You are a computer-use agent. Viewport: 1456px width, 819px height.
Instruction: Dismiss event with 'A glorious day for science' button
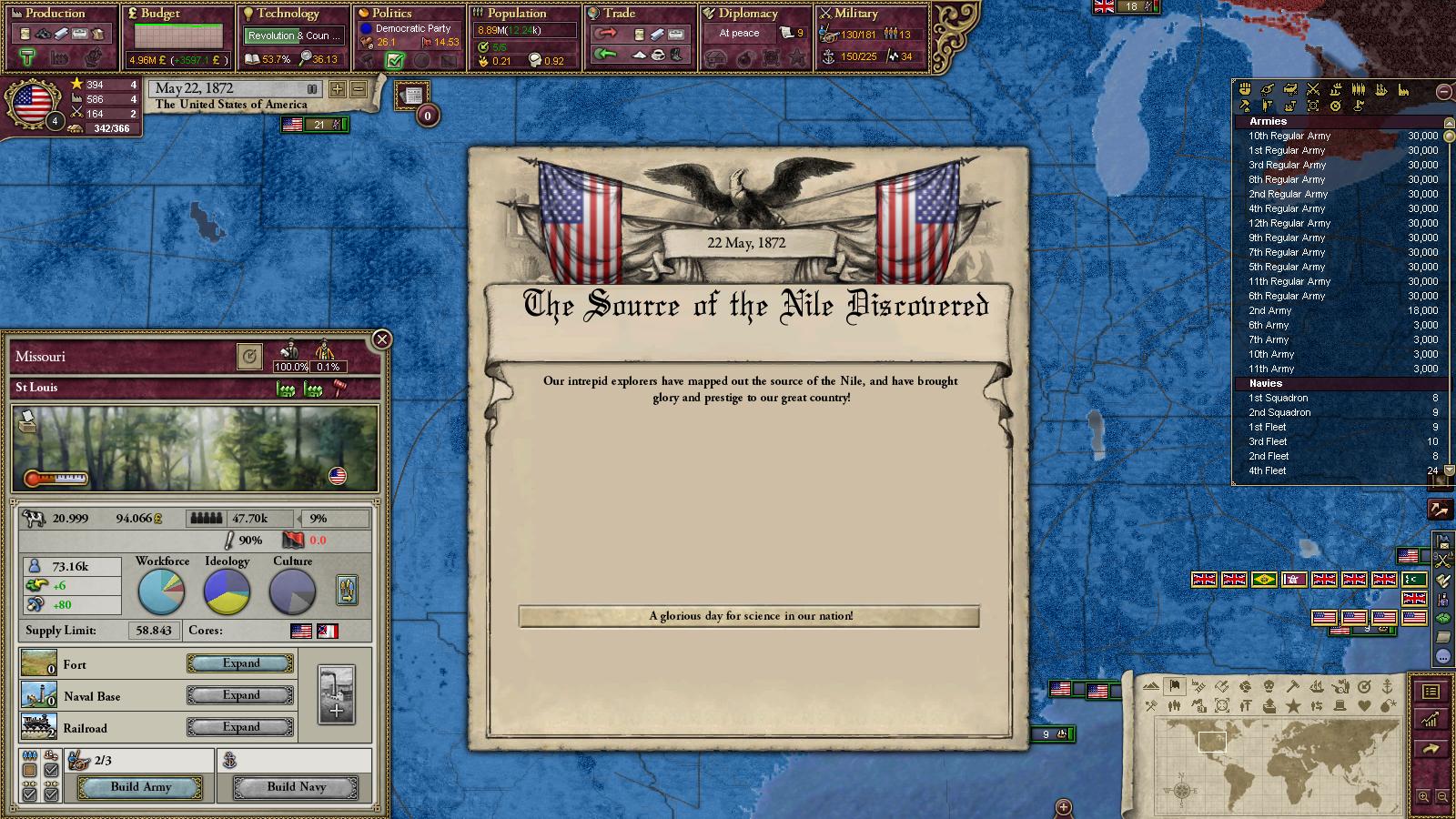click(x=749, y=616)
